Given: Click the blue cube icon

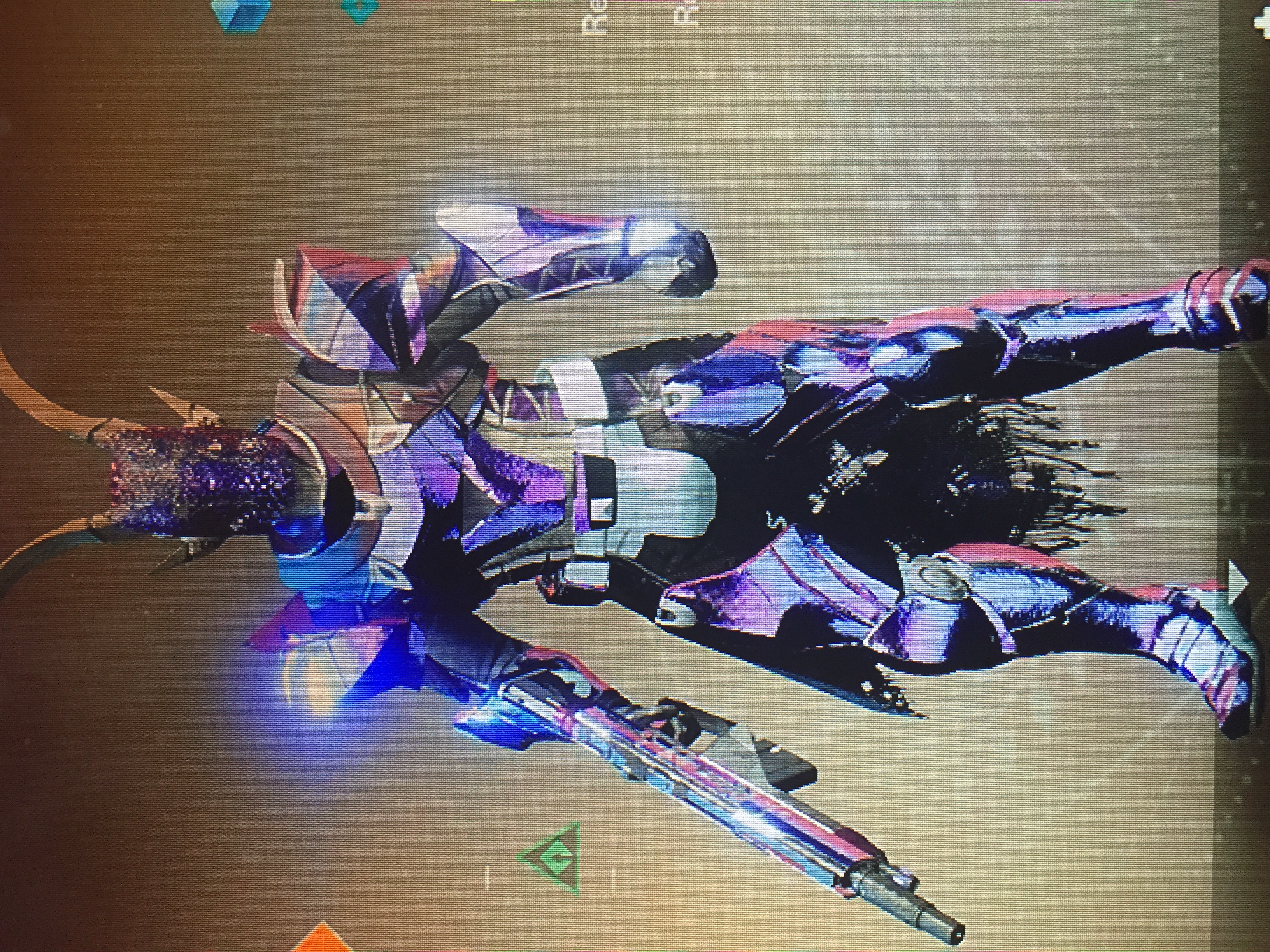Looking at the screenshot, I should pos(237,12).
